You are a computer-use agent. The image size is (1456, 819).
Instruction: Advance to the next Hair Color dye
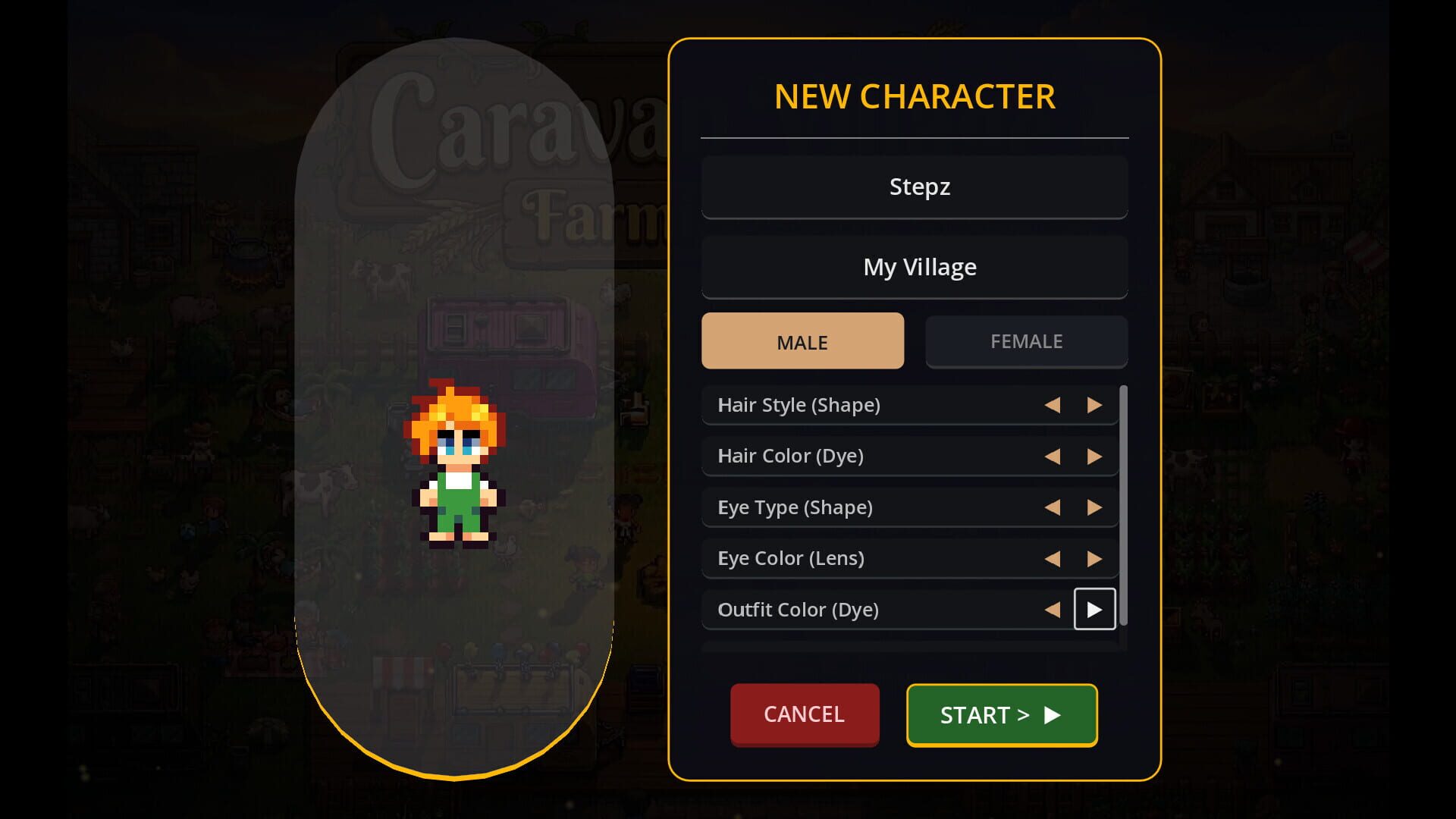click(x=1094, y=456)
